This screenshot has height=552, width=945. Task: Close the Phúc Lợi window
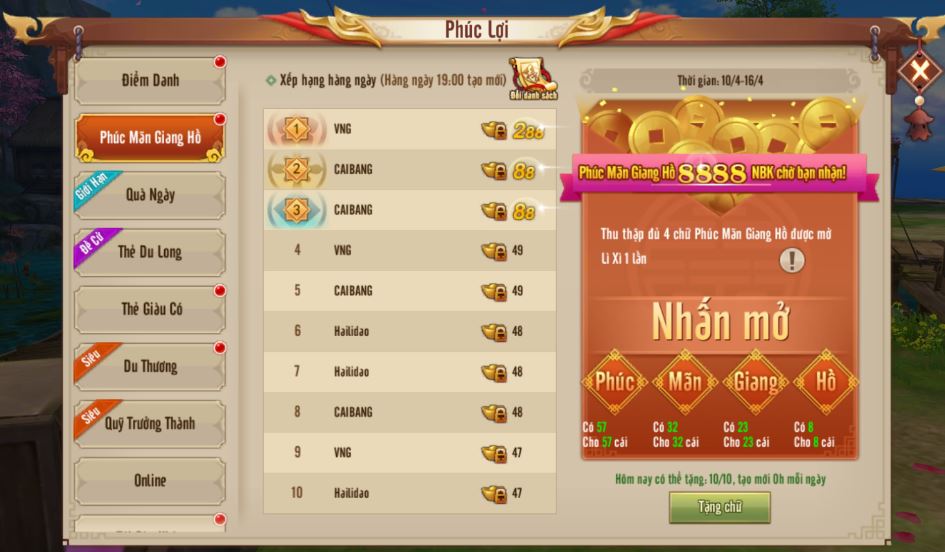coord(914,71)
